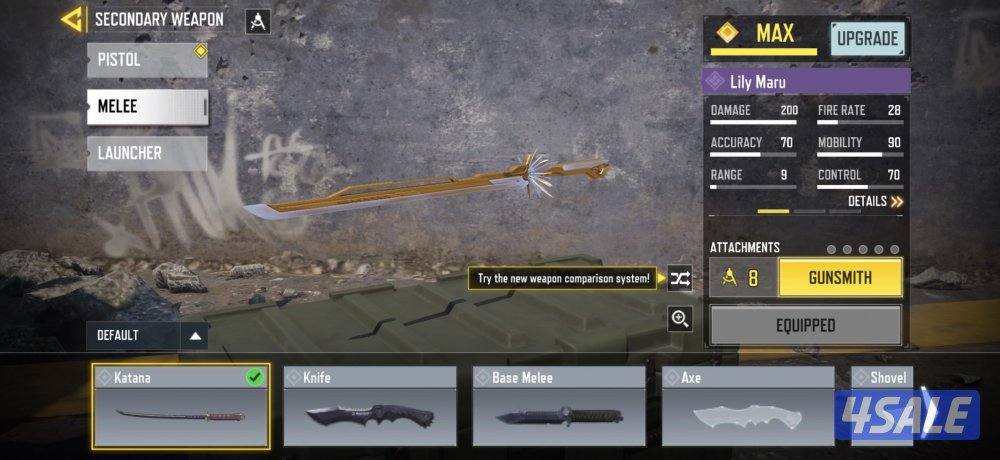Click the gunsmith icon beside Secondary Weapon

258,21
